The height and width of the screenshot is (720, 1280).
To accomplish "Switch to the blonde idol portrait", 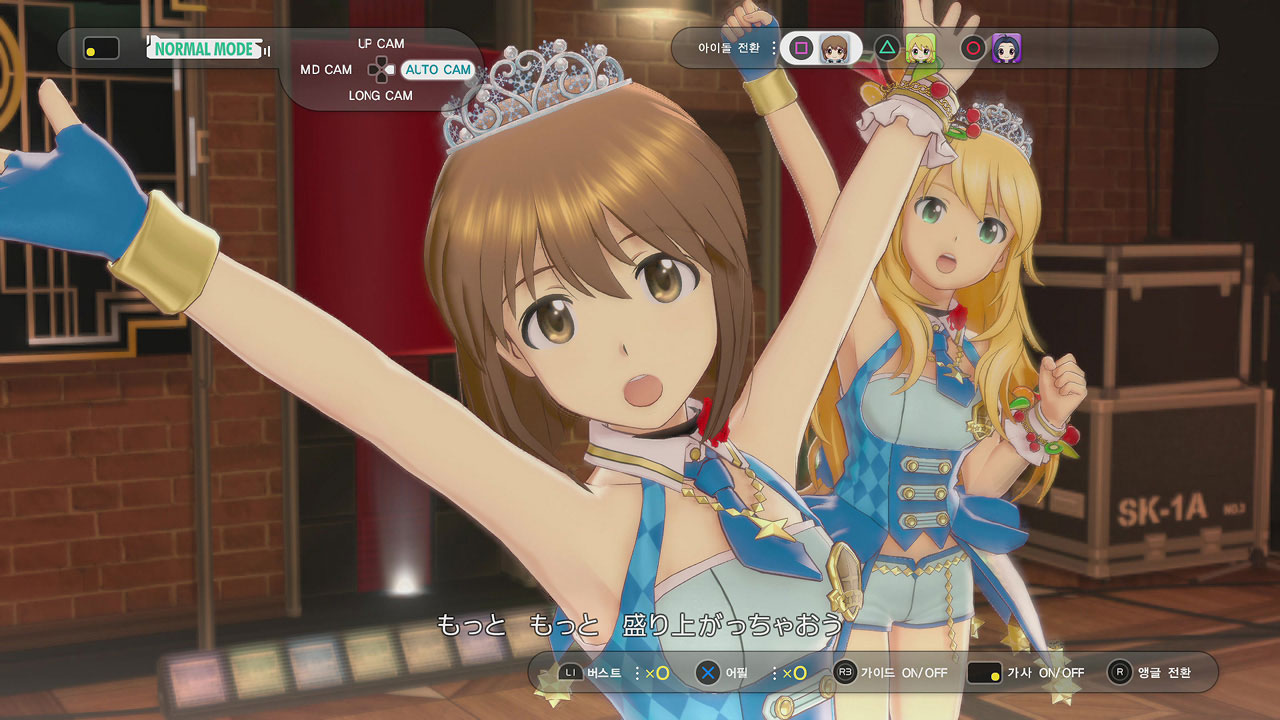I will 920,48.
